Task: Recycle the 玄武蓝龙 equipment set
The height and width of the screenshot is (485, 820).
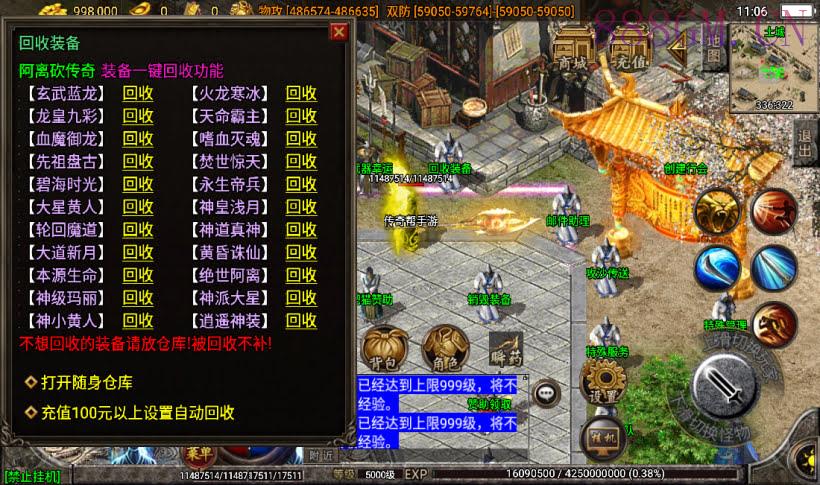Action: 138,93
